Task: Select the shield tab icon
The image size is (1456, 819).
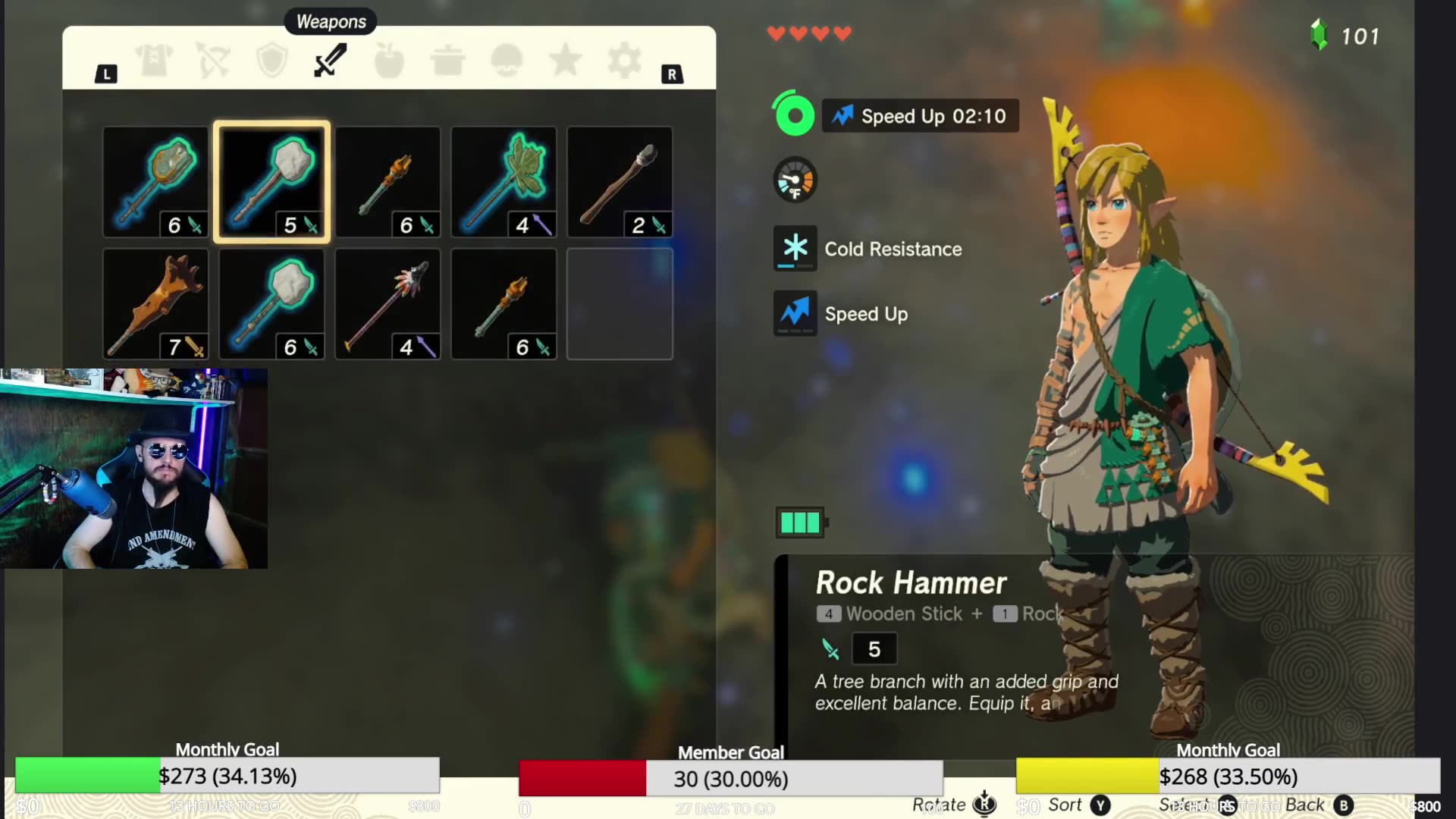Action: click(x=272, y=60)
